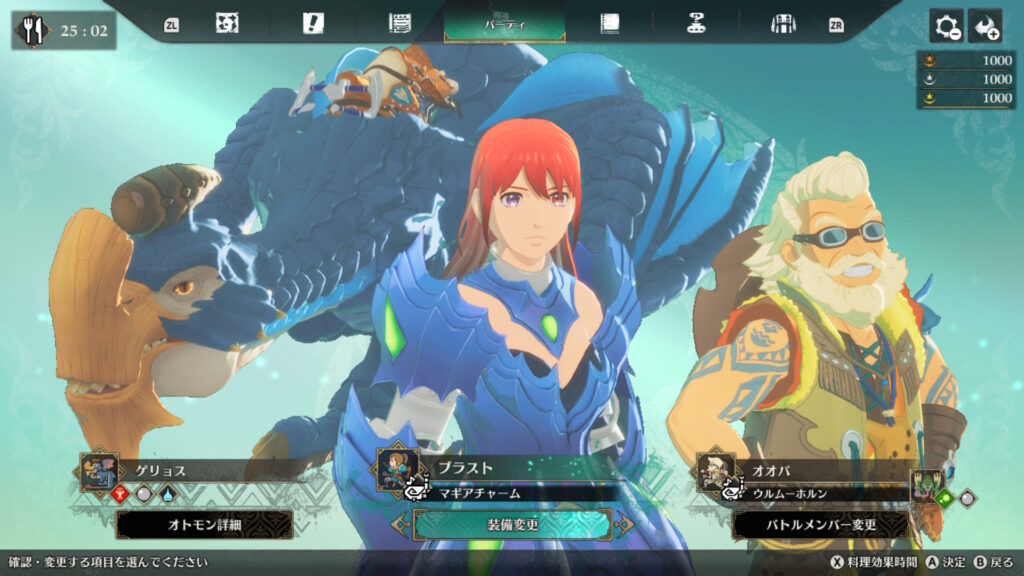Switch to the パーティ party tab
1024x576 pixels.
click(x=504, y=24)
